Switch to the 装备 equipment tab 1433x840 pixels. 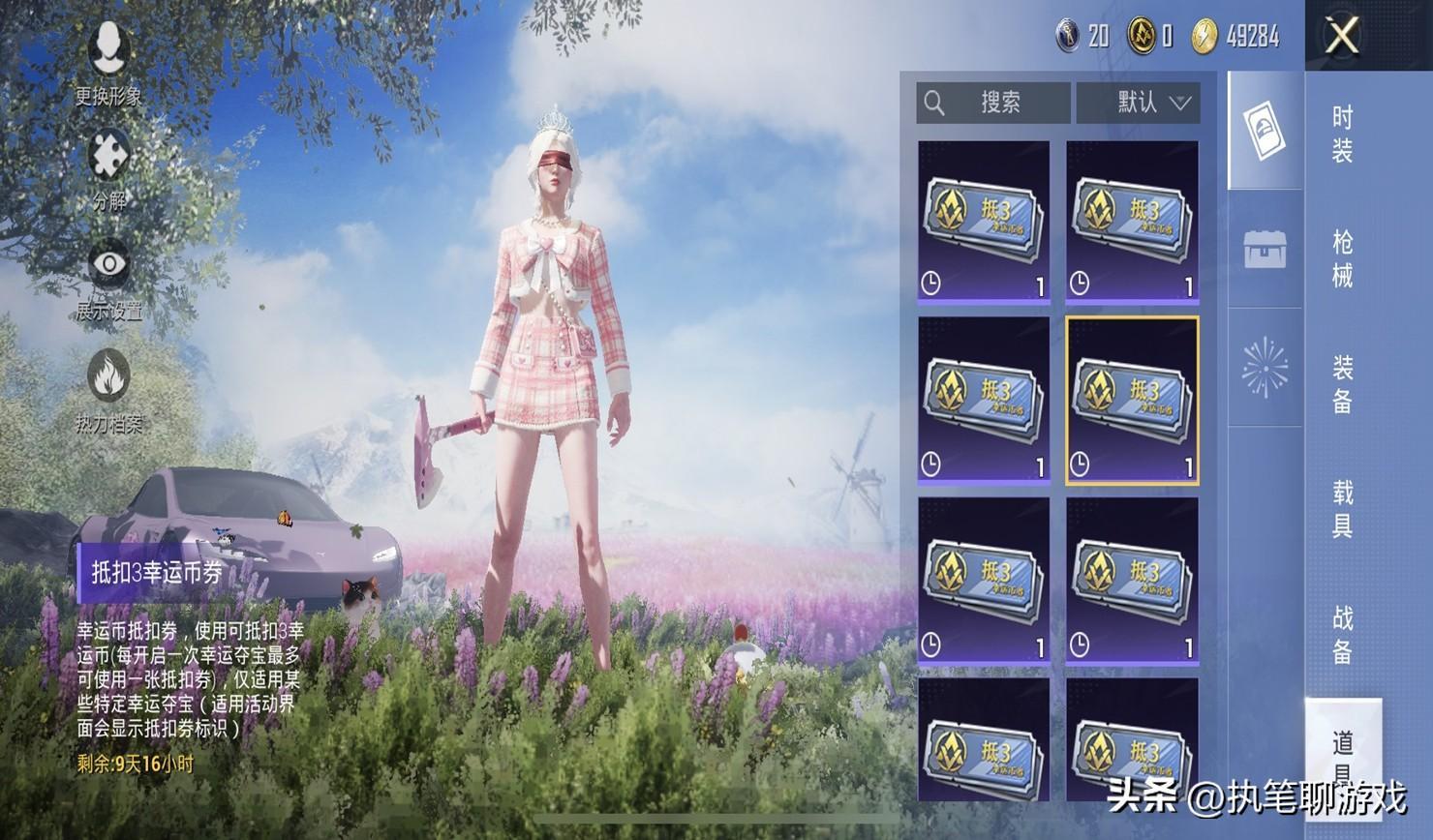(x=1342, y=384)
